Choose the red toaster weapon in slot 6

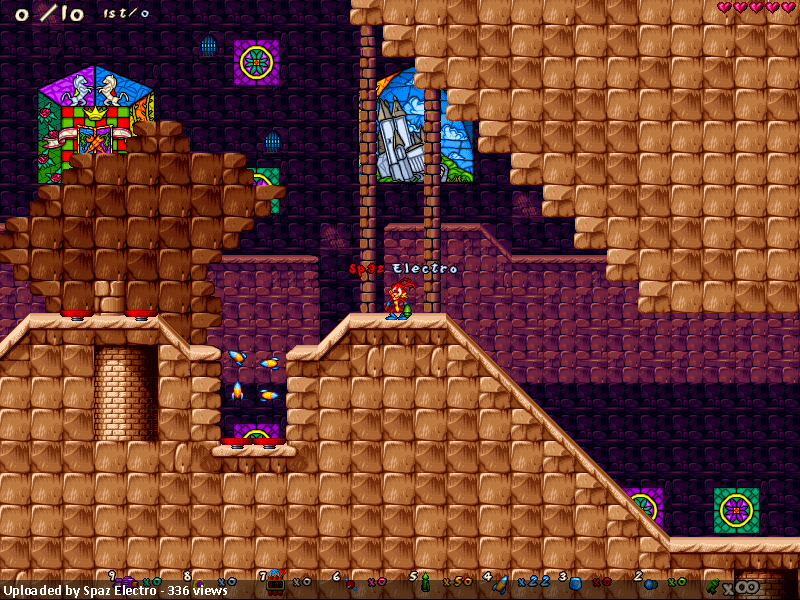pos(350,581)
